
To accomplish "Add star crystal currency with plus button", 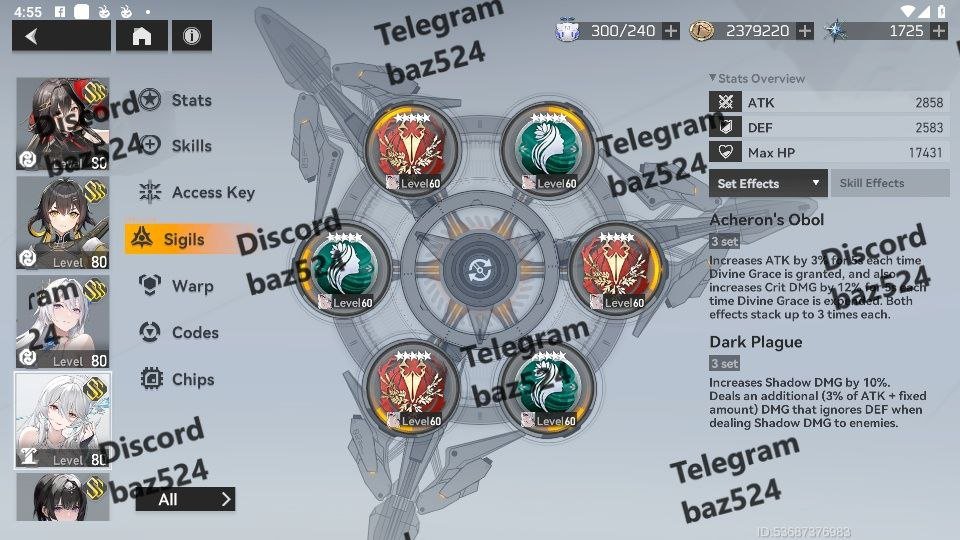I will 938,31.
